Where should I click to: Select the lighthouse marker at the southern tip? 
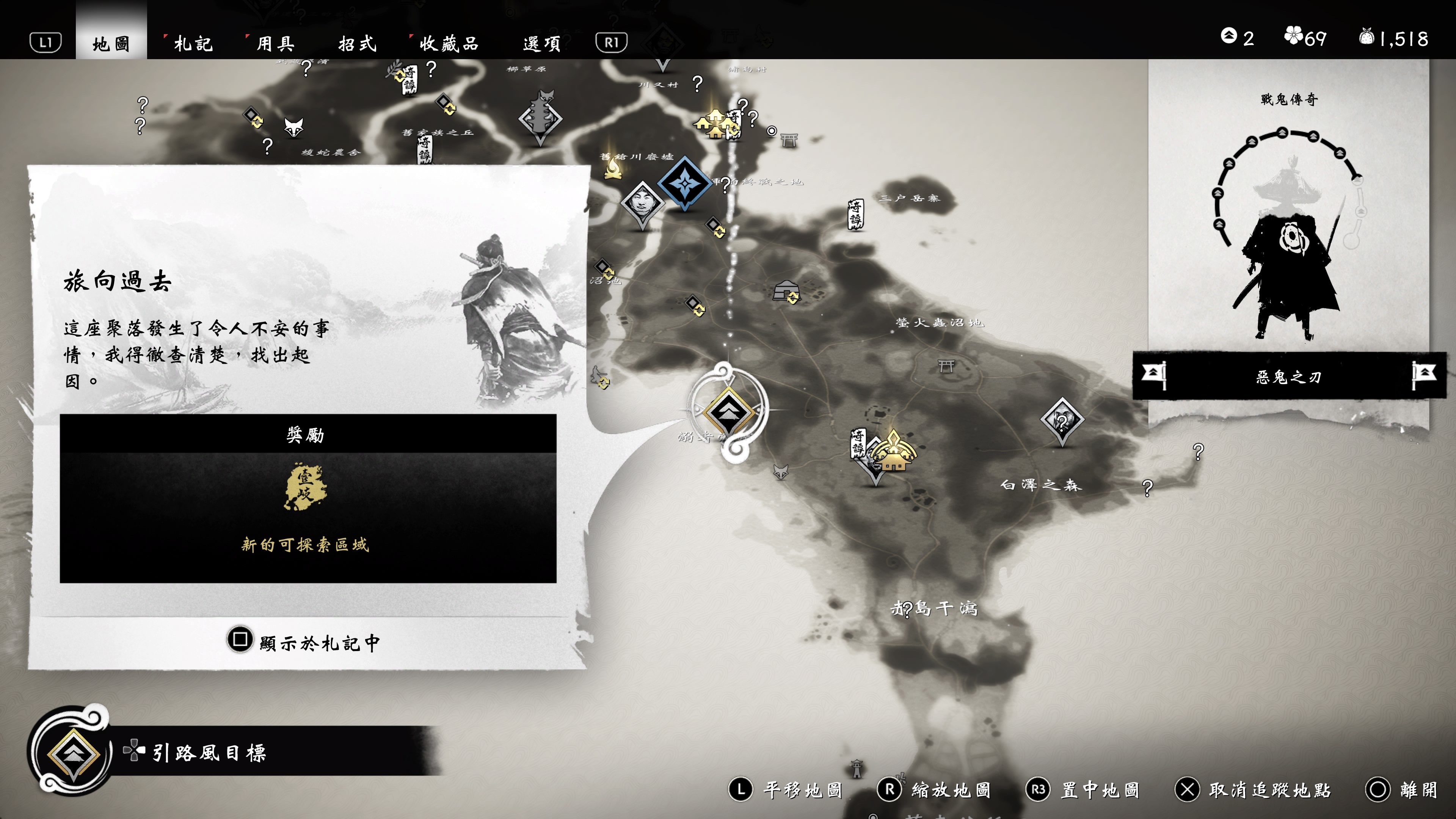tap(857, 768)
